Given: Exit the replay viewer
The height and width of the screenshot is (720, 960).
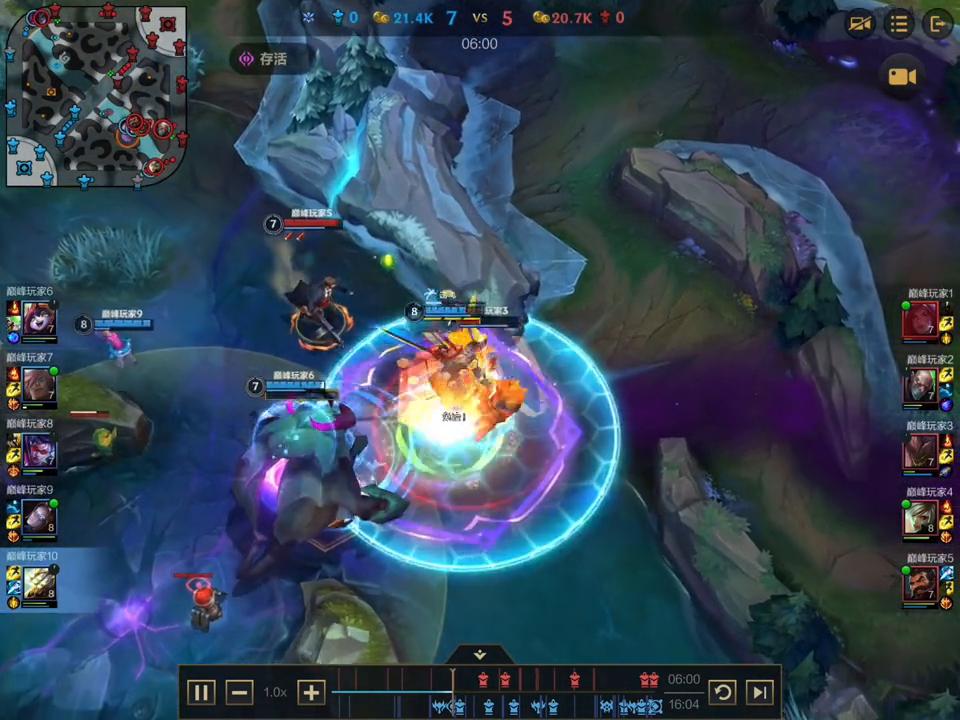Looking at the screenshot, I should 937,24.
